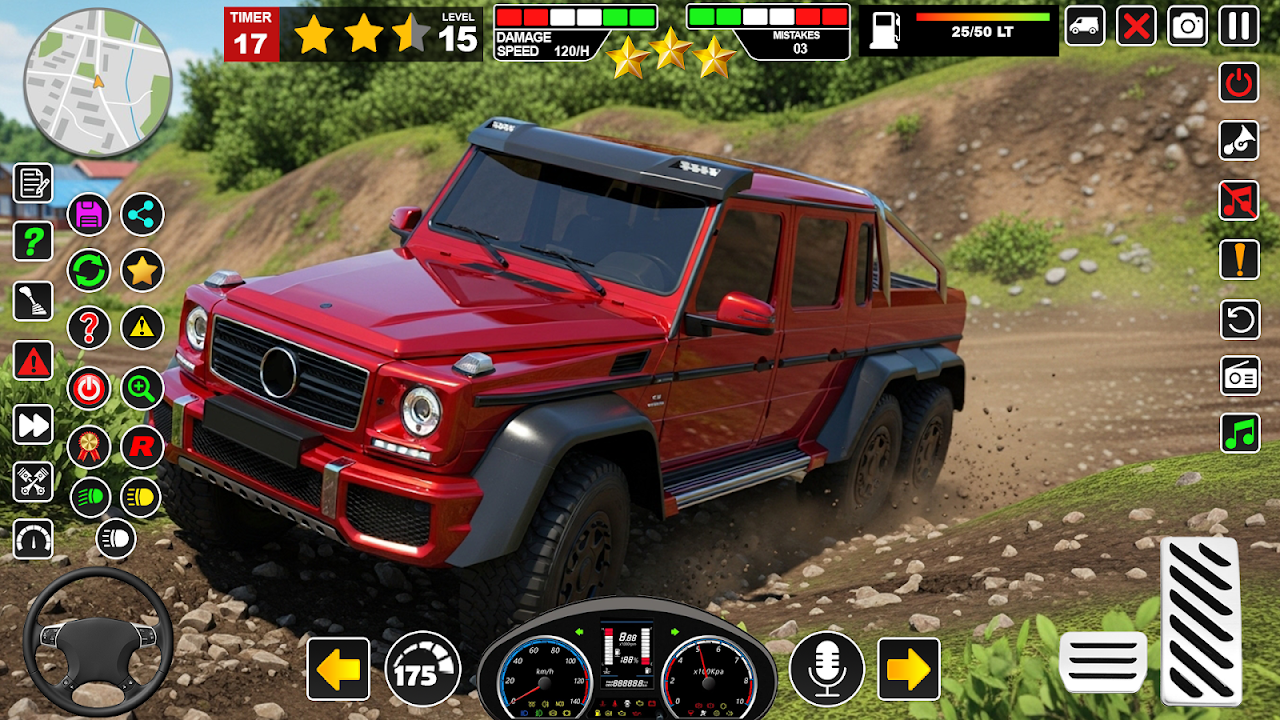Viewport: 1280px width, 720px height.
Task: Apply the wide brake pedal
Action: 1102,661
